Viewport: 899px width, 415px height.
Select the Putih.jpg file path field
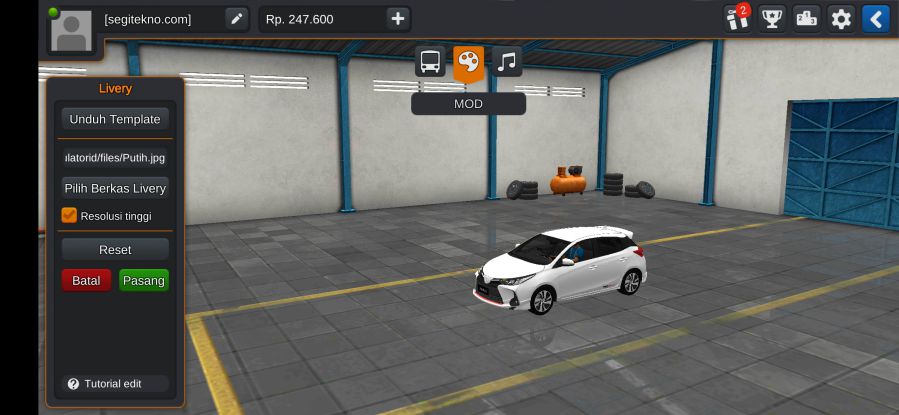[x=115, y=157]
